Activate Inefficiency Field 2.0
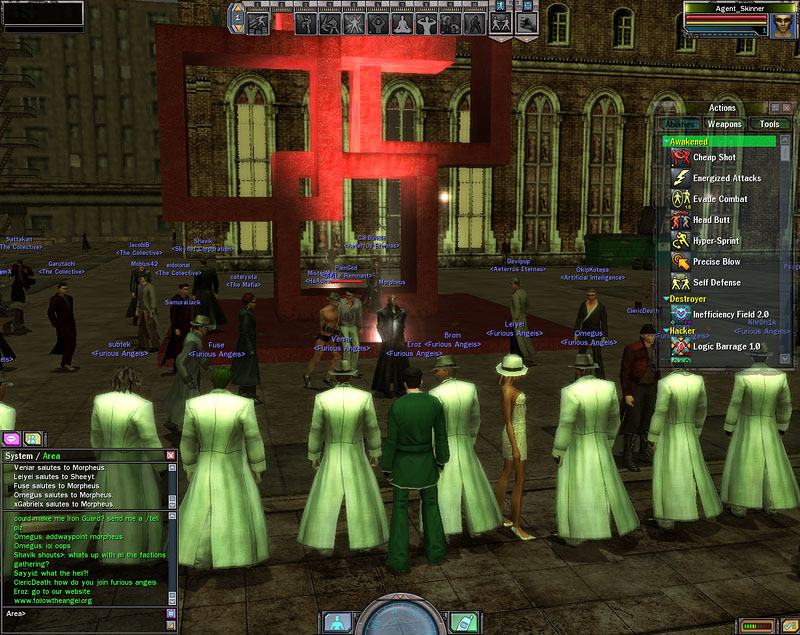Screen dimensions: 800x635 click(730, 314)
